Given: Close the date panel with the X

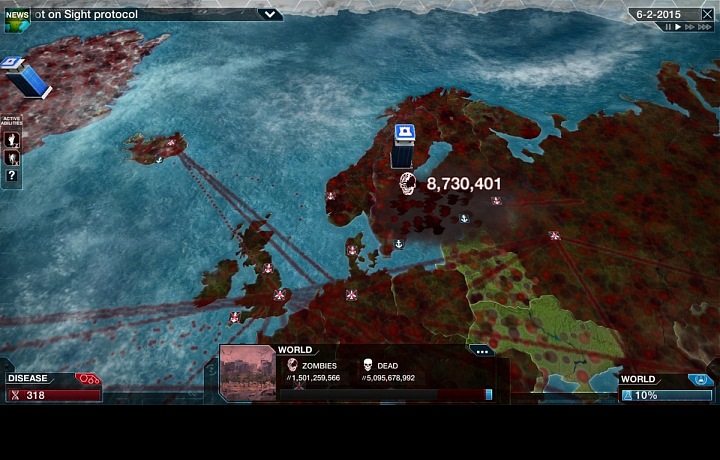Looking at the screenshot, I should pos(708,14).
